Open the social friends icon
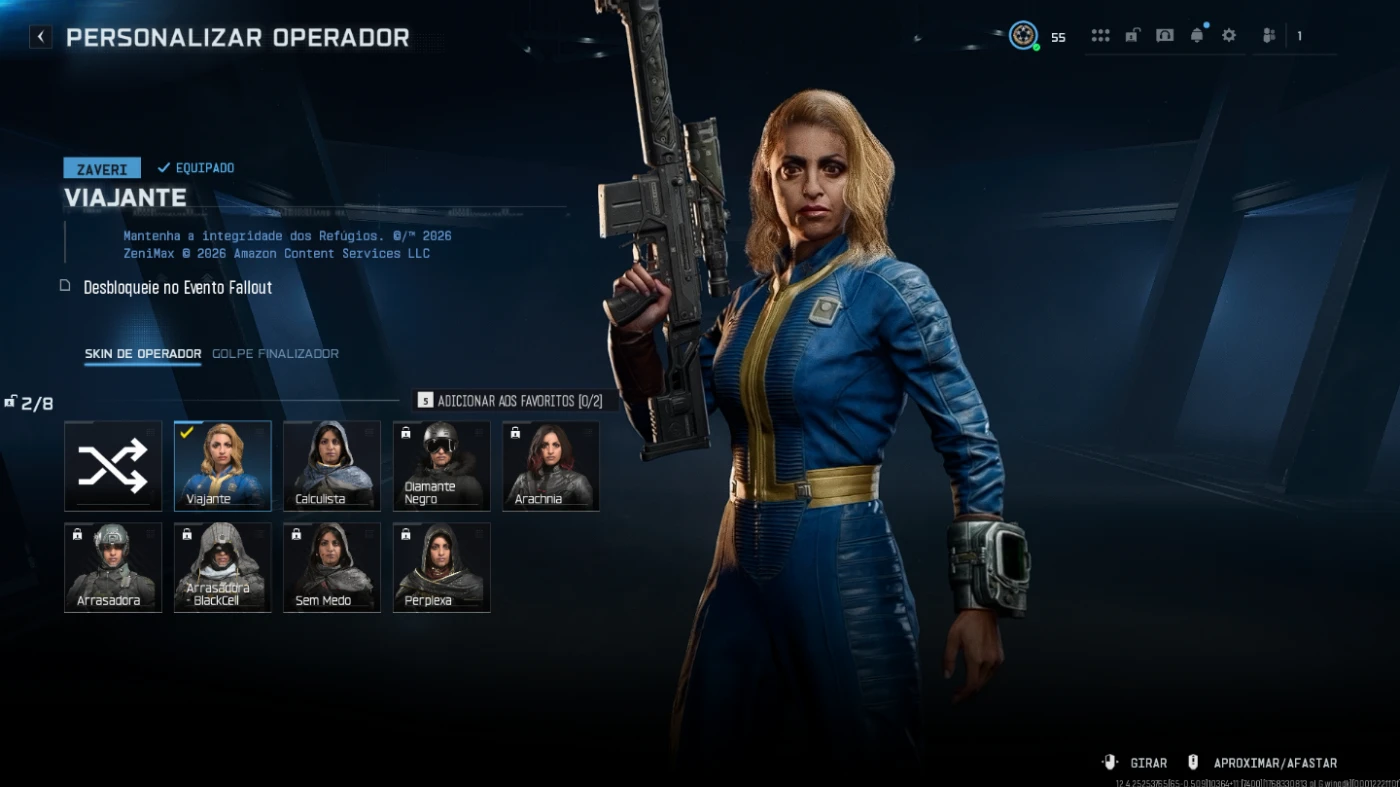The height and width of the screenshot is (787, 1400). tap(1269, 36)
